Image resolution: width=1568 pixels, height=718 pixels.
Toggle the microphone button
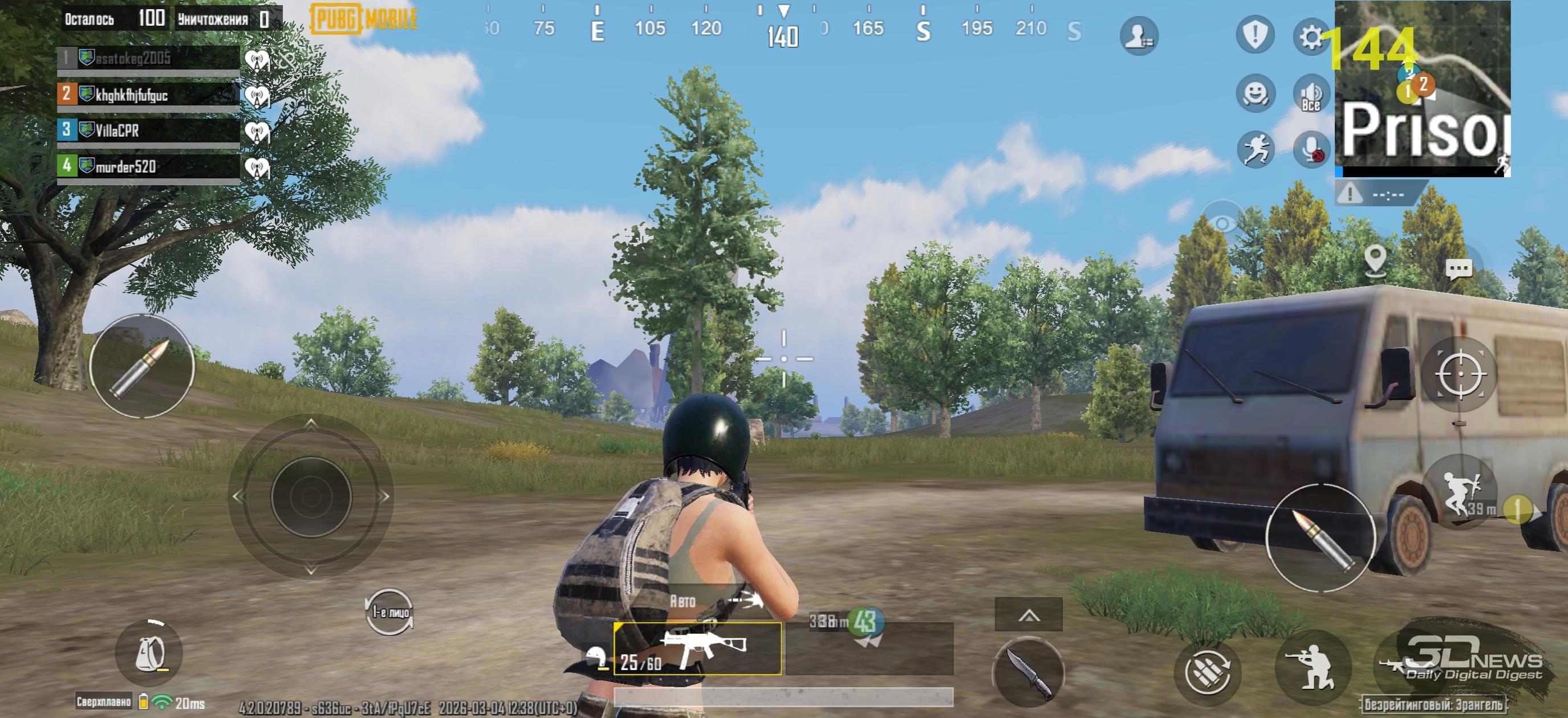coord(1310,150)
